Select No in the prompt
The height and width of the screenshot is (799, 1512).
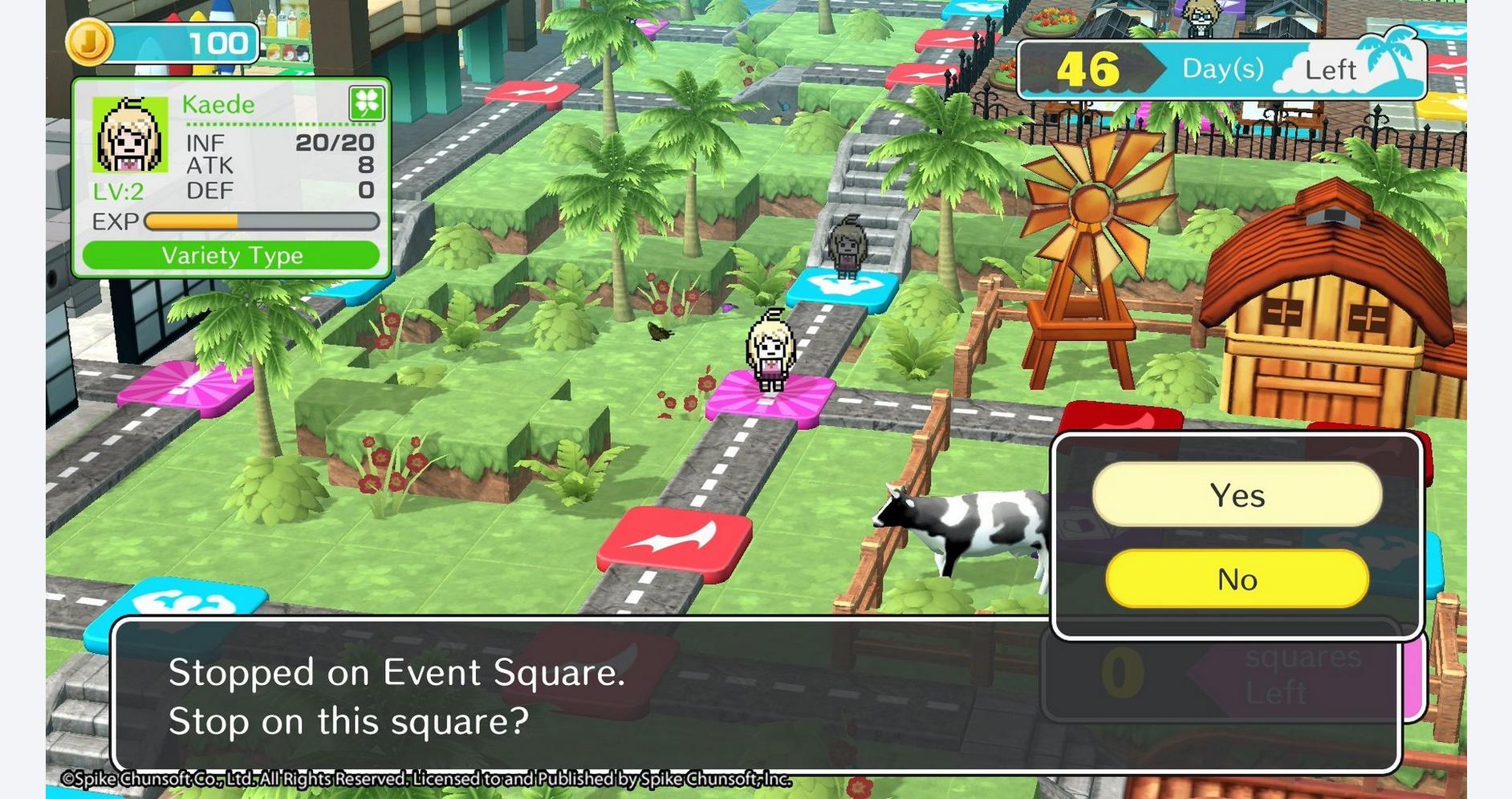tap(1237, 579)
